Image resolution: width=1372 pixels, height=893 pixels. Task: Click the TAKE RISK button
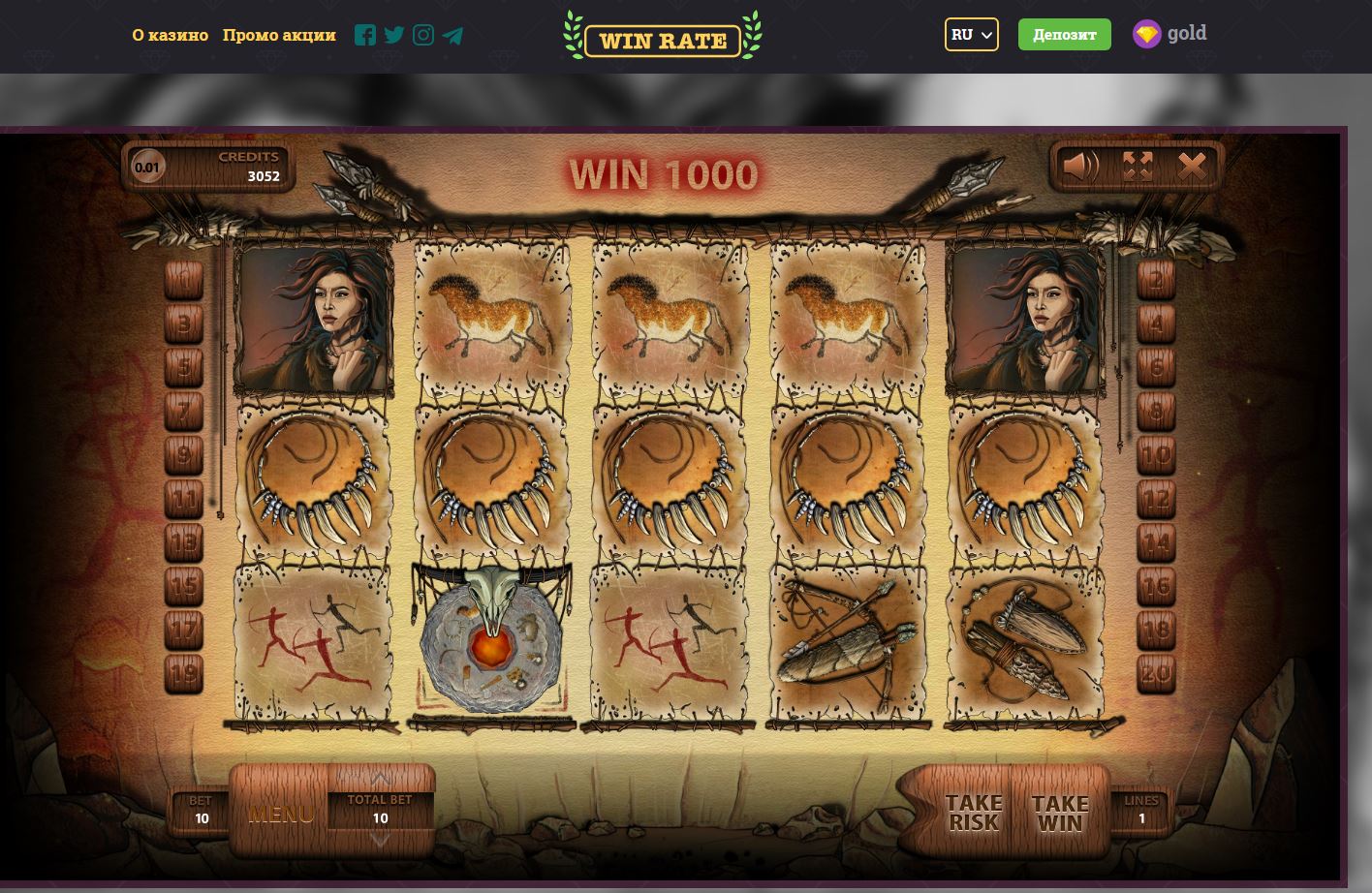pyautogui.click(x=974, y=813)
